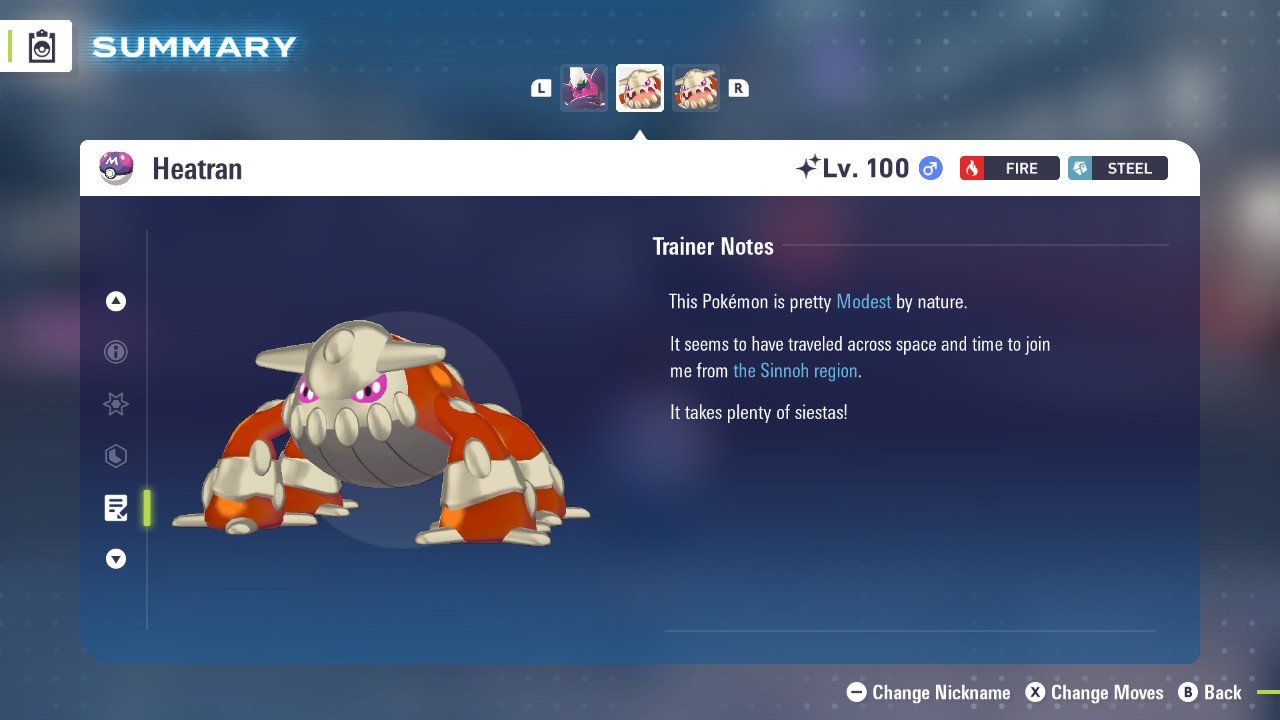
Task: Click the STEEL type badge
Action: (x=1117, y=168)
